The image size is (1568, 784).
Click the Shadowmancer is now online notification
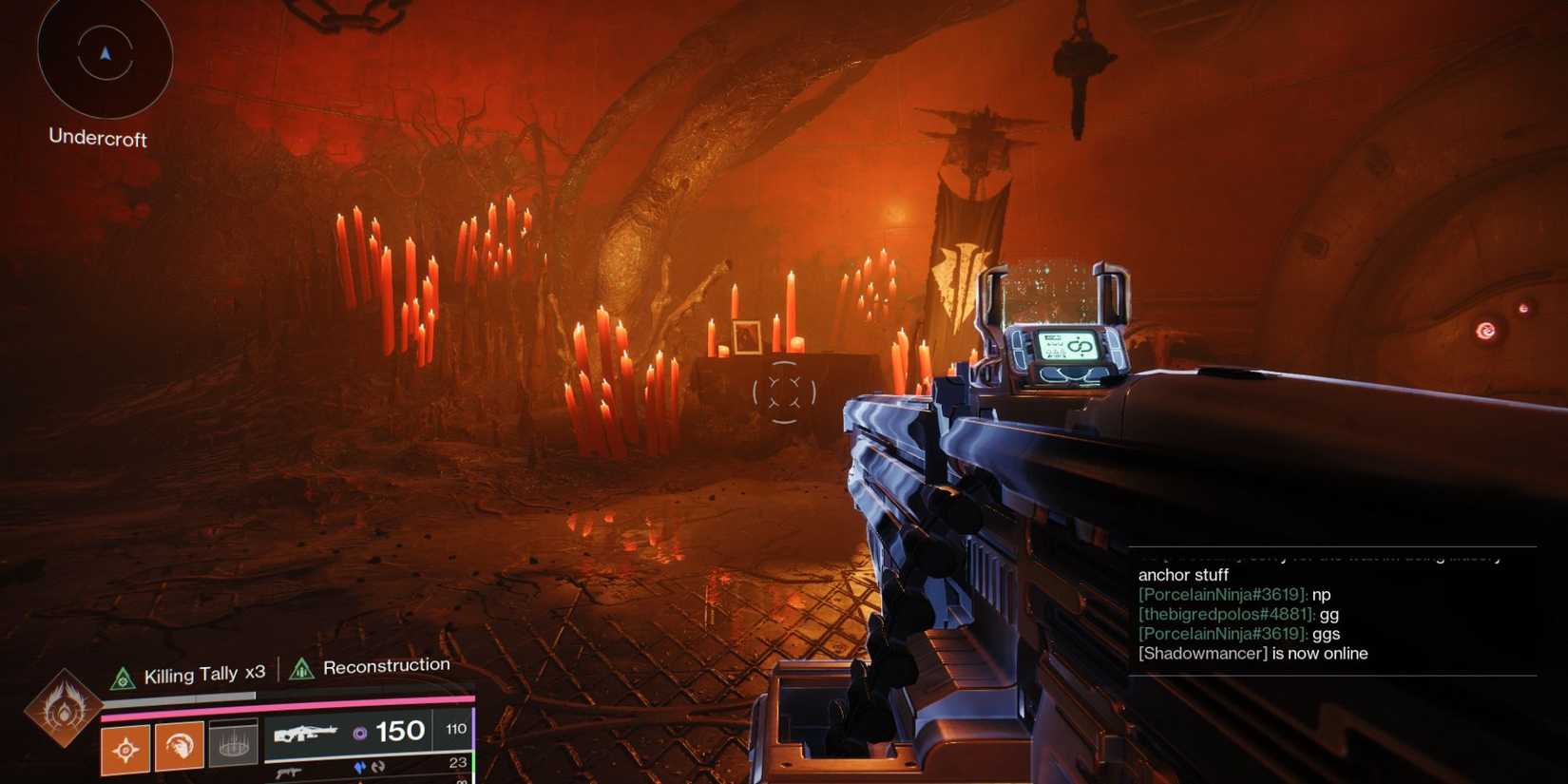coord(1252,653)
